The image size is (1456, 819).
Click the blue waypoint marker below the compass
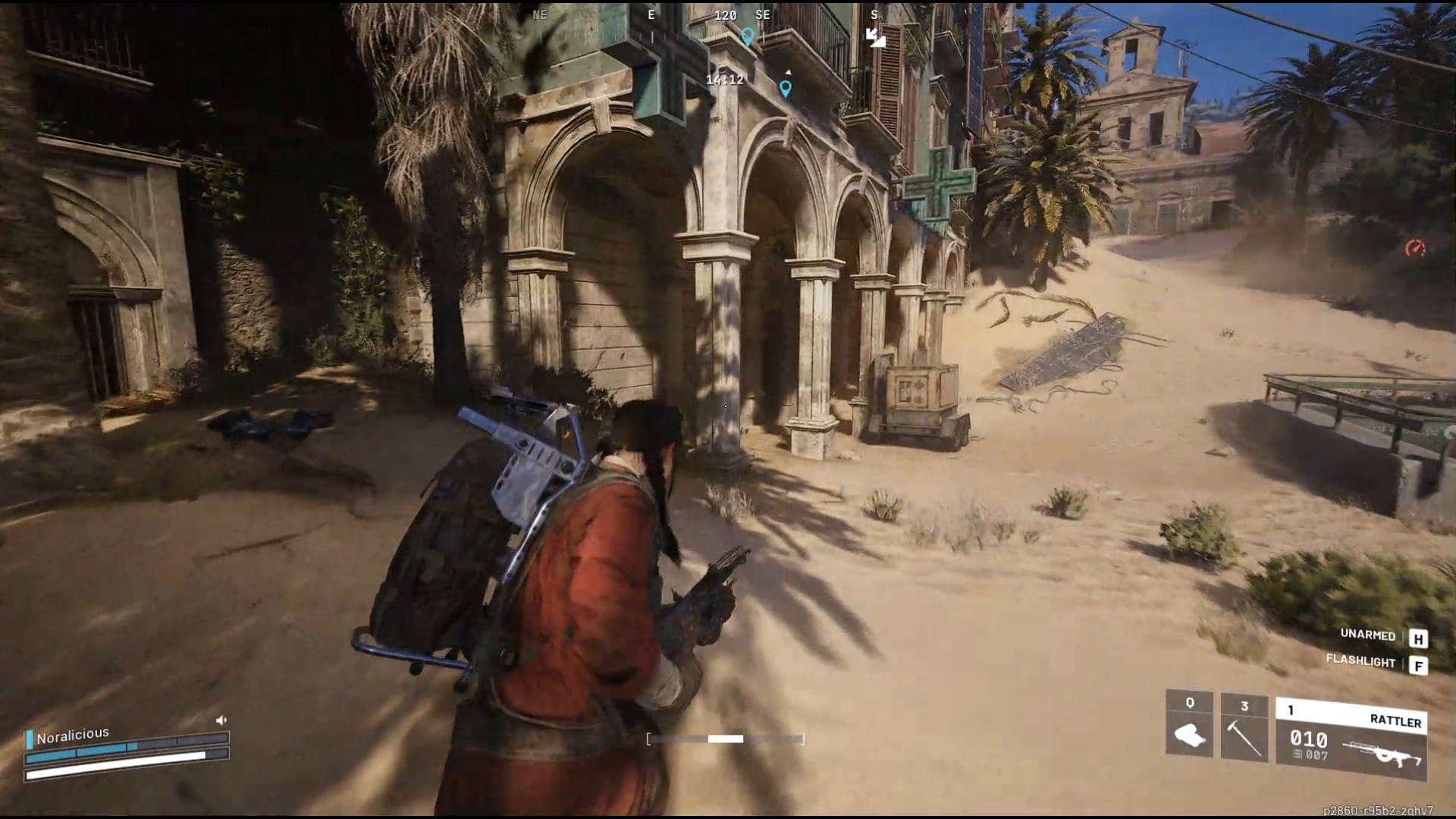point(748,35)
